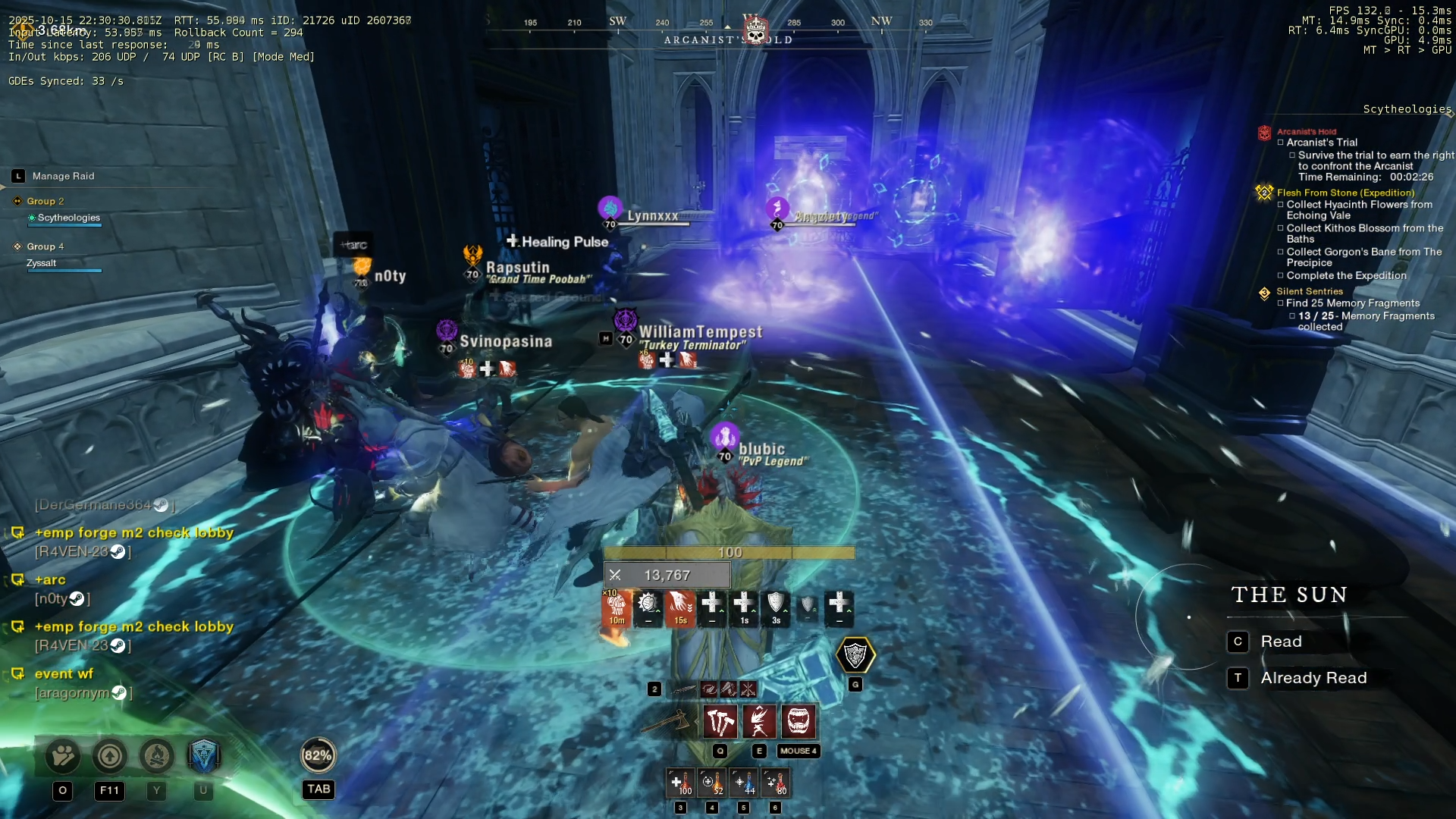Viewport: 1456px width, 819px height.
Task: Select Scytheologies in raid Group 2
Action: point(68,218)
